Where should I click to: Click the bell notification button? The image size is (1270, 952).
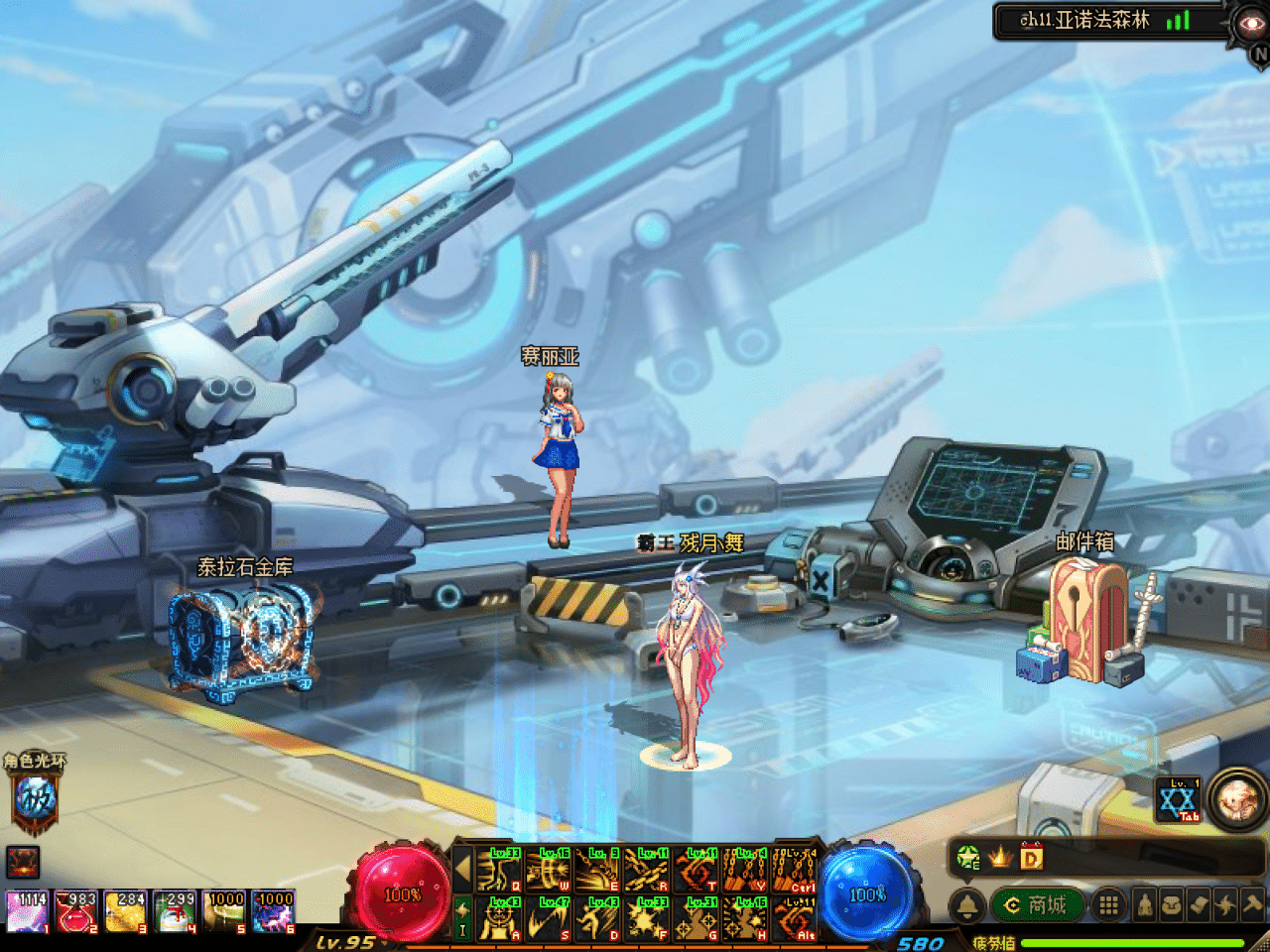[x=967, y=904]
